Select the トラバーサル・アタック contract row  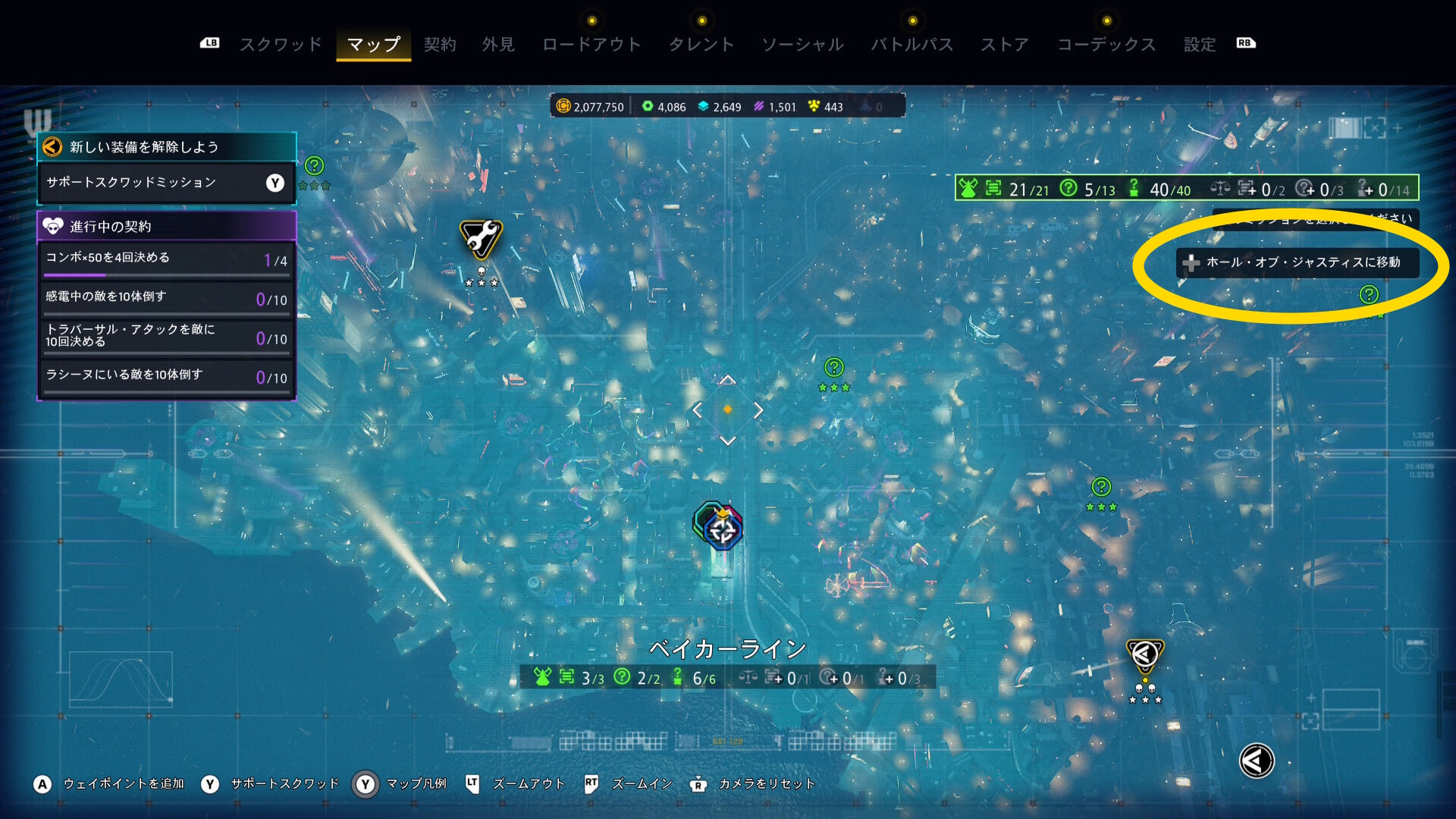point(166,336)
